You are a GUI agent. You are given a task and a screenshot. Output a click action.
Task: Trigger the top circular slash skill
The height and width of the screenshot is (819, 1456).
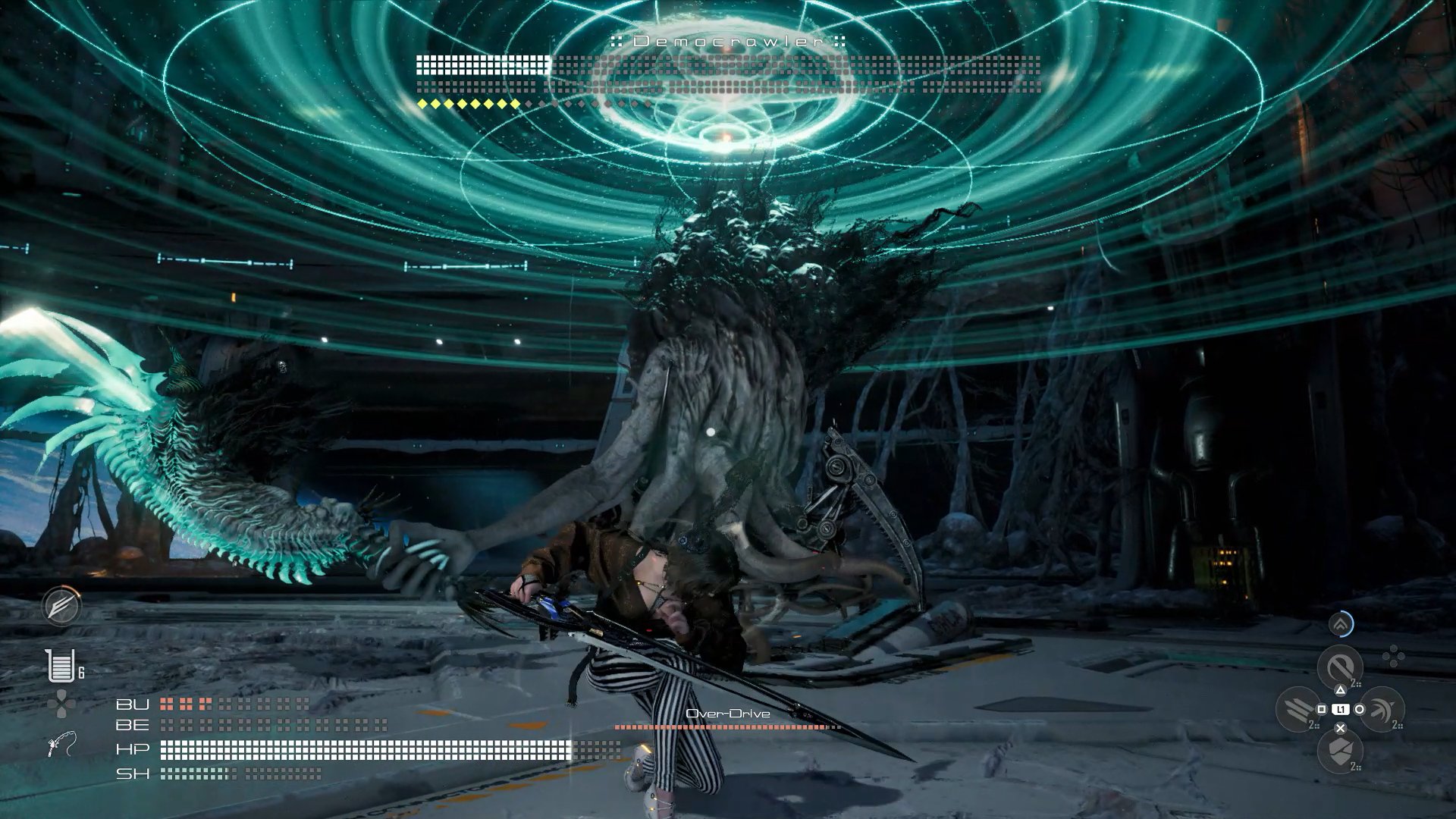click(1340, 667)
